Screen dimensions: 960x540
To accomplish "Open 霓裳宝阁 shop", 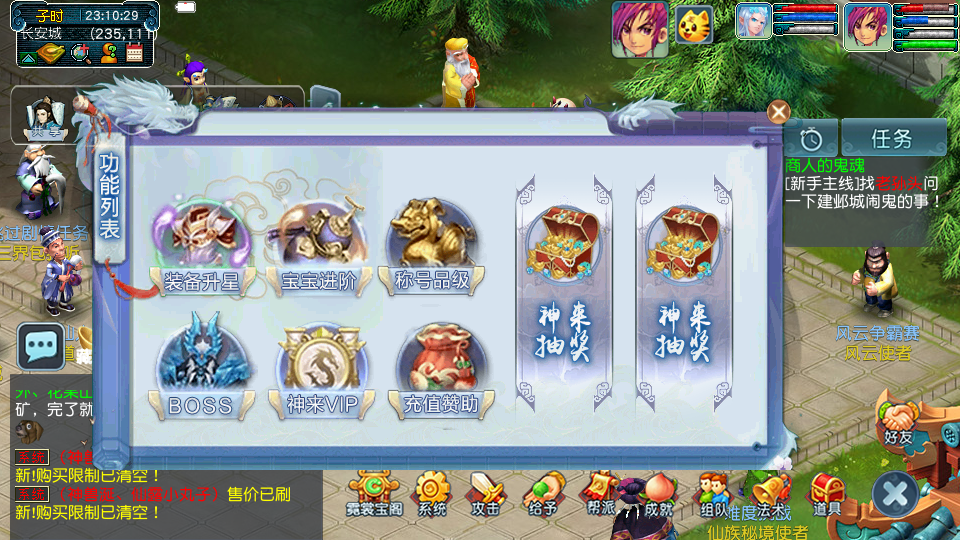I will 373,494.
